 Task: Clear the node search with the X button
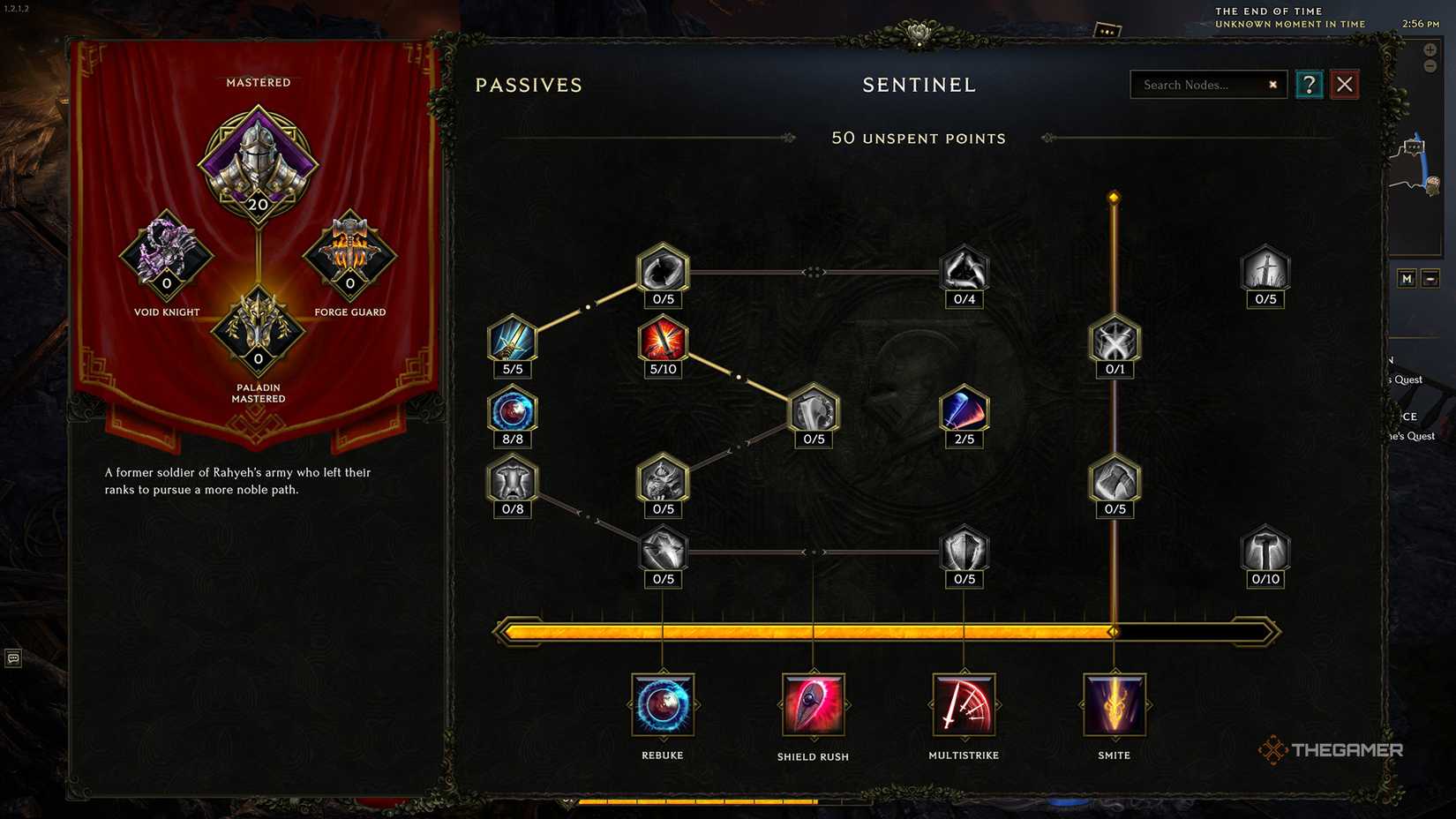1272,85
